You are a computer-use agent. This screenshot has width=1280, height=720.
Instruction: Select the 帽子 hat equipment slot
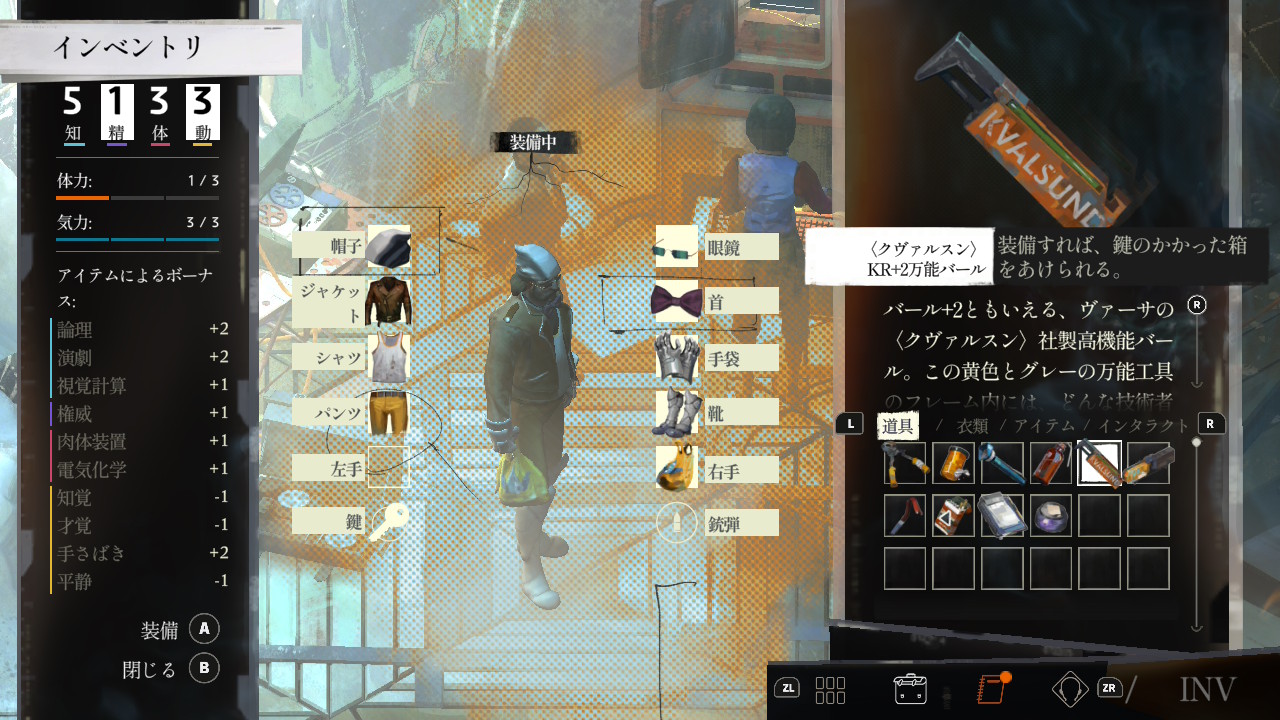click(x=388, y=246)
